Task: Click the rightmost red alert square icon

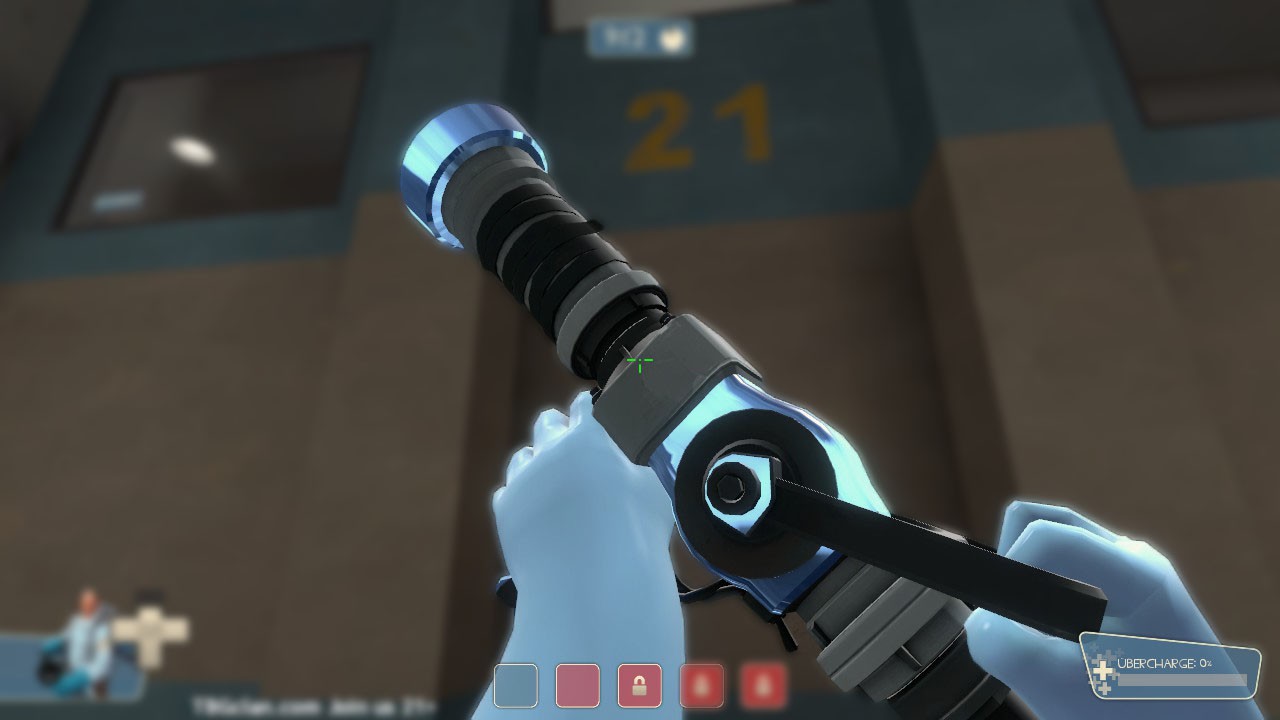Action: (x=764, y=684)
